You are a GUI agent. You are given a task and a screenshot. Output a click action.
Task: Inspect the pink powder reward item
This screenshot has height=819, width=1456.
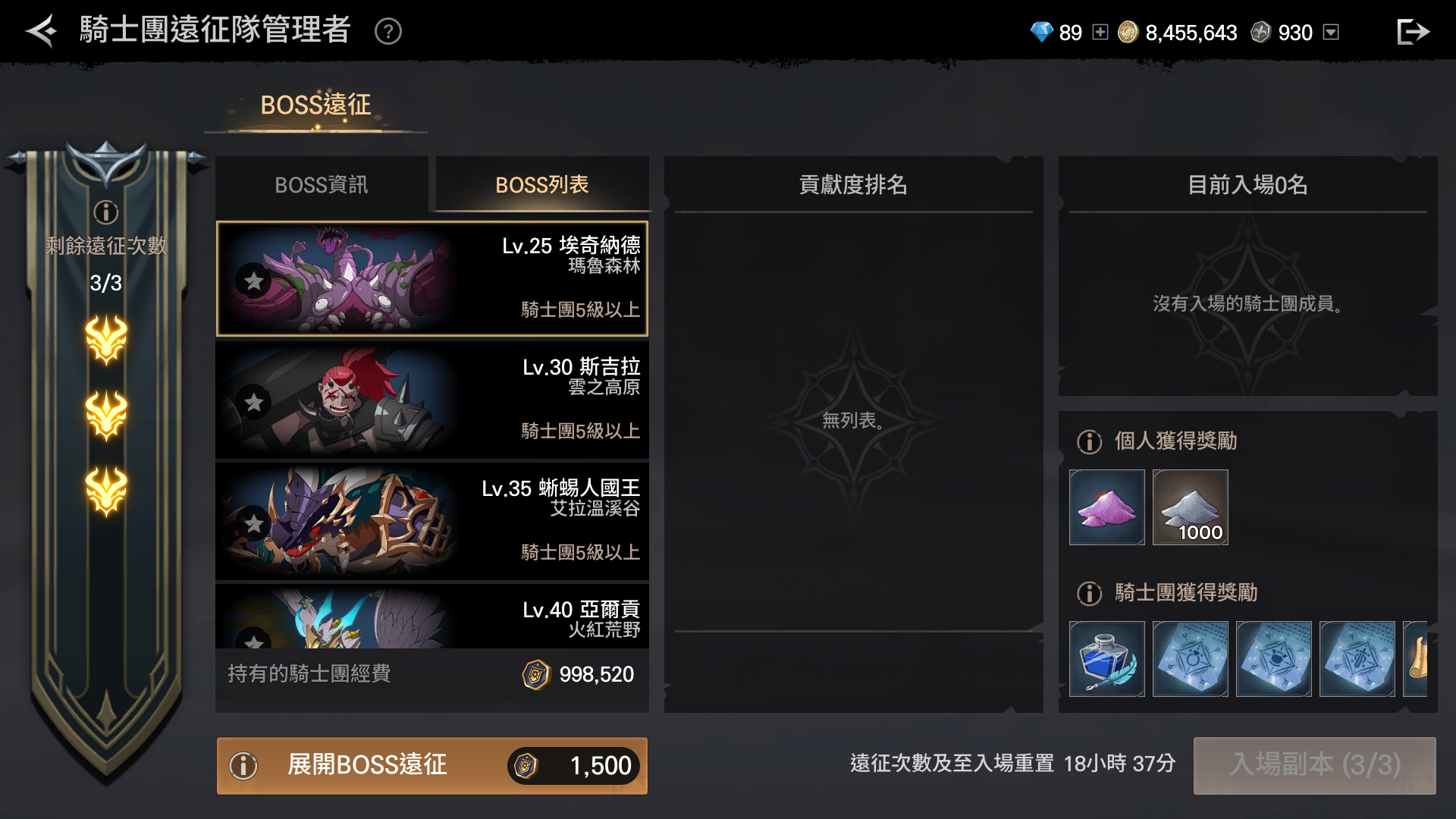[1107, 507]
